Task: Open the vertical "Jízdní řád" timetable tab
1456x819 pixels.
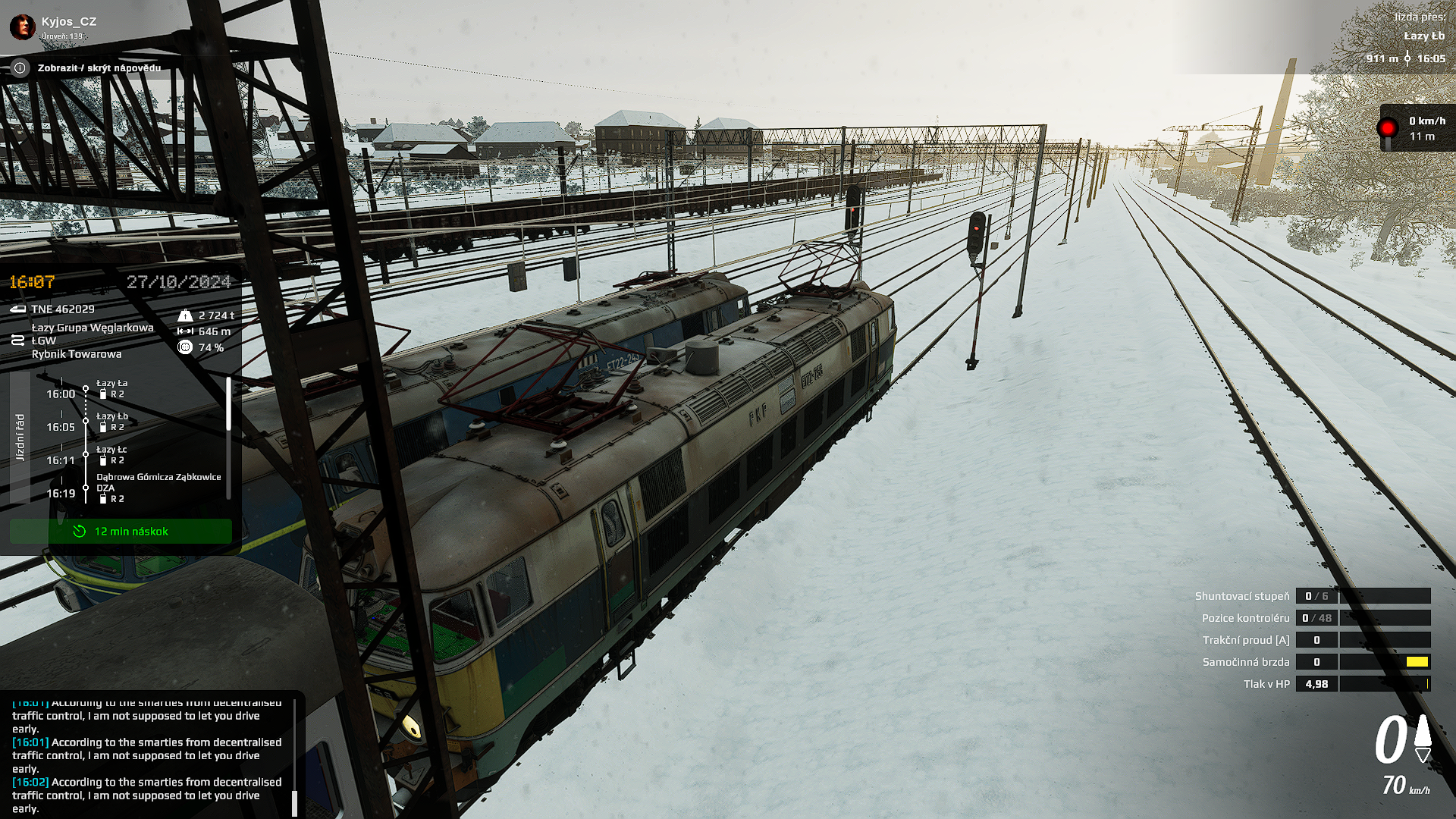Action: click(x=20, y=438)
